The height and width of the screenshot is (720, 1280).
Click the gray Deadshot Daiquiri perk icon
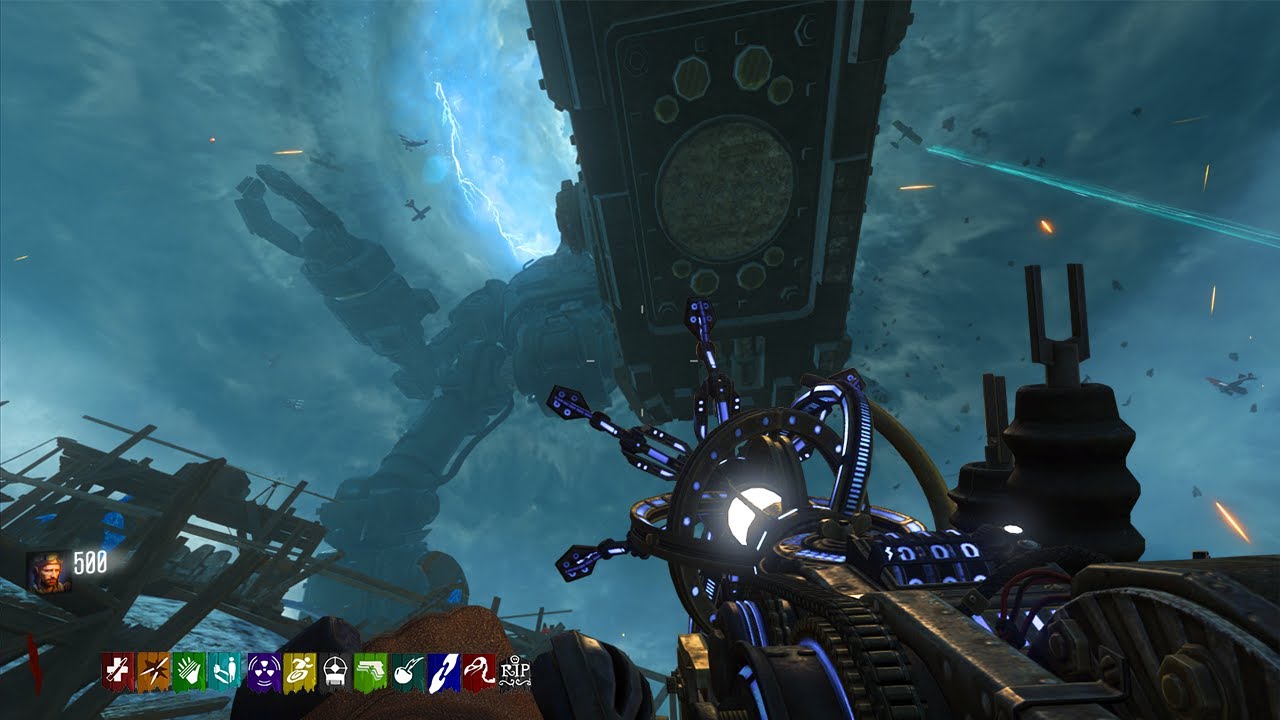pos(334,671)
